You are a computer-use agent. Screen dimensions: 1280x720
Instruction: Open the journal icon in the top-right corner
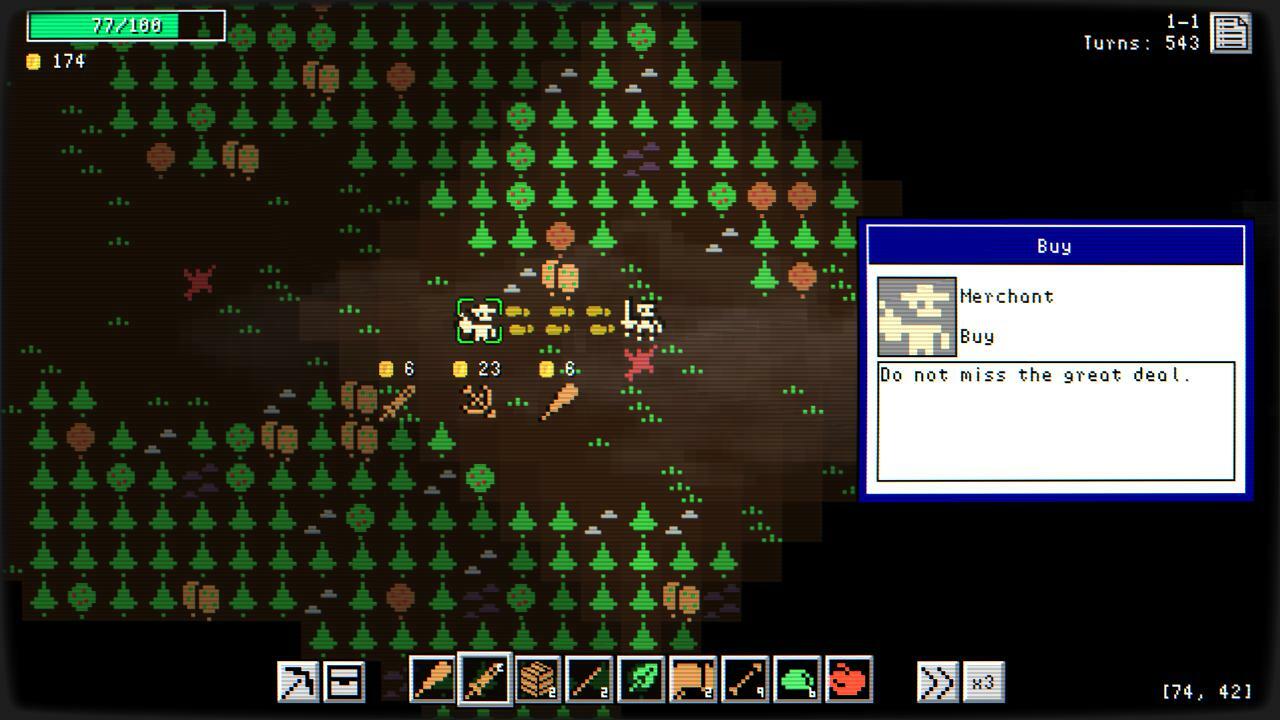[x=1231, y=33]
